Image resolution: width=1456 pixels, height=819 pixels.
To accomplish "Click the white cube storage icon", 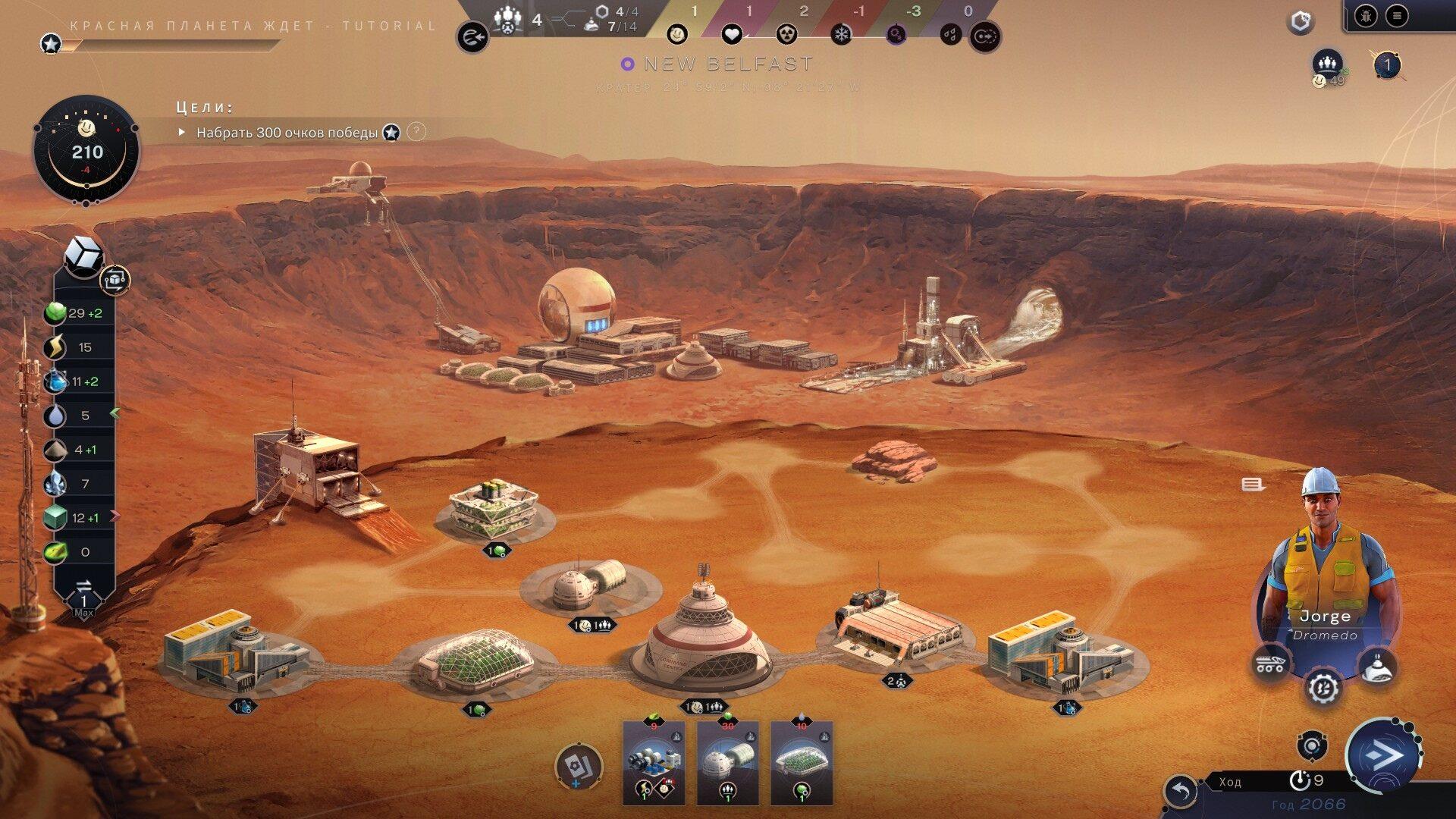I will click(x=83, y=254).
